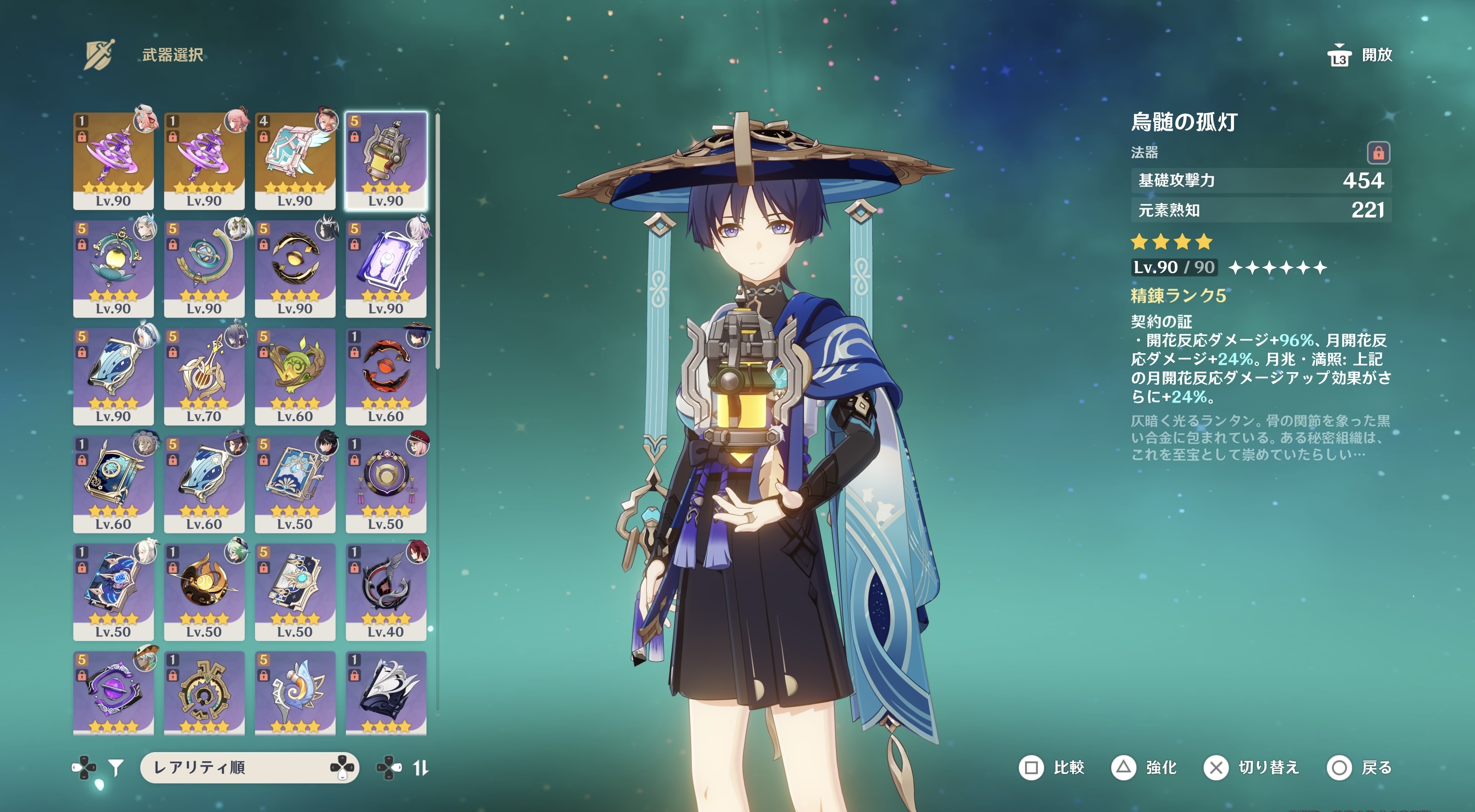Select the red and black ring catalyst
1475x812 pixels.
(385, 376)
